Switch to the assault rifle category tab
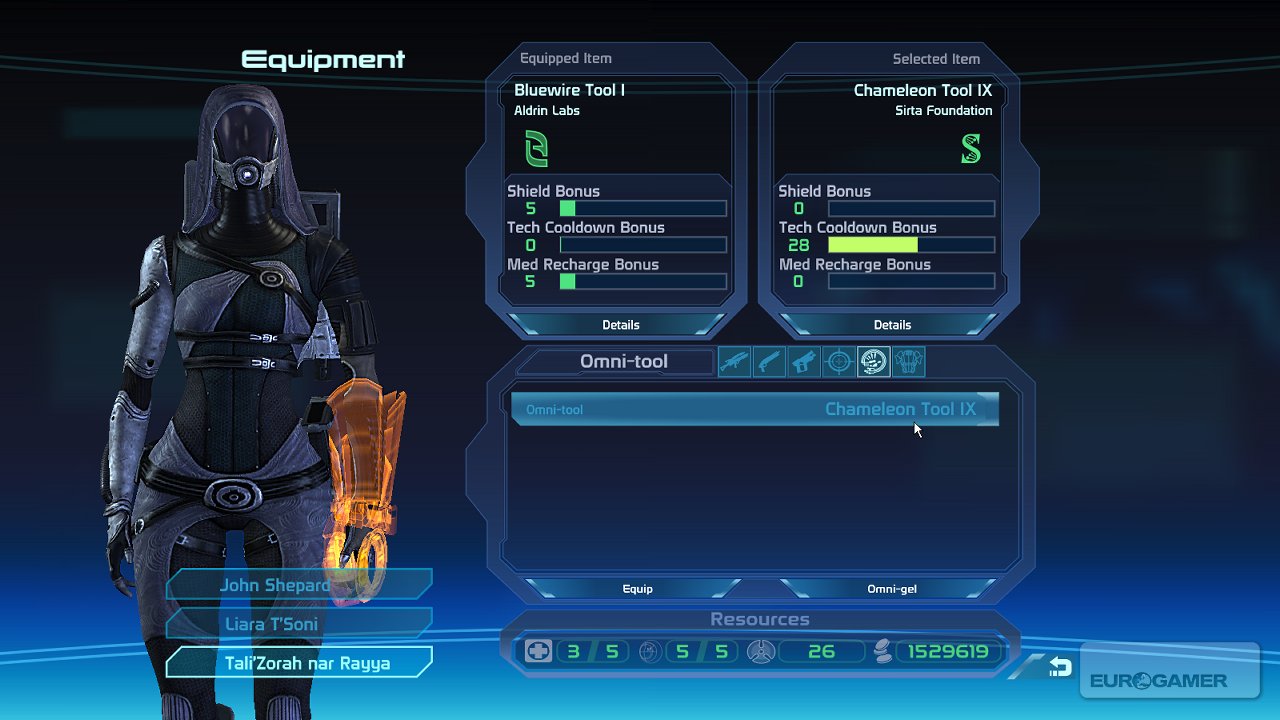Screen dimensions: 1280x720 point(735,362)
